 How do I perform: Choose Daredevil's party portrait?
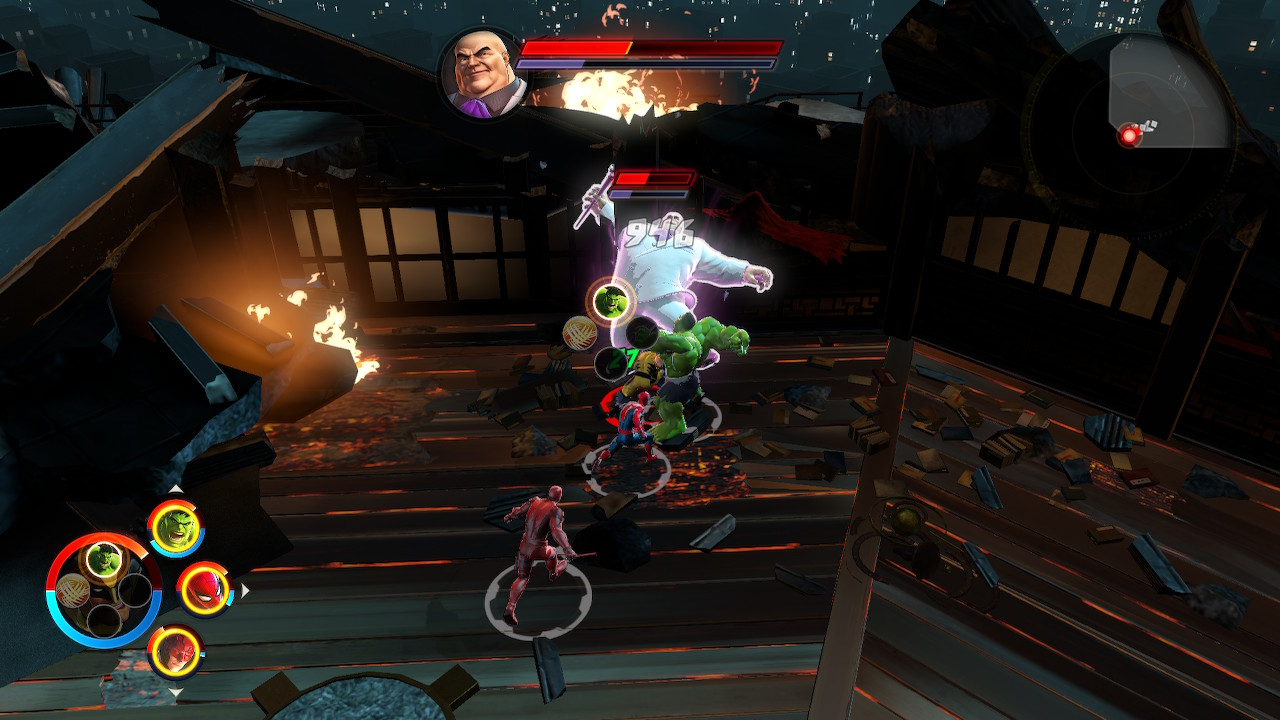click(x=176, y=652)
